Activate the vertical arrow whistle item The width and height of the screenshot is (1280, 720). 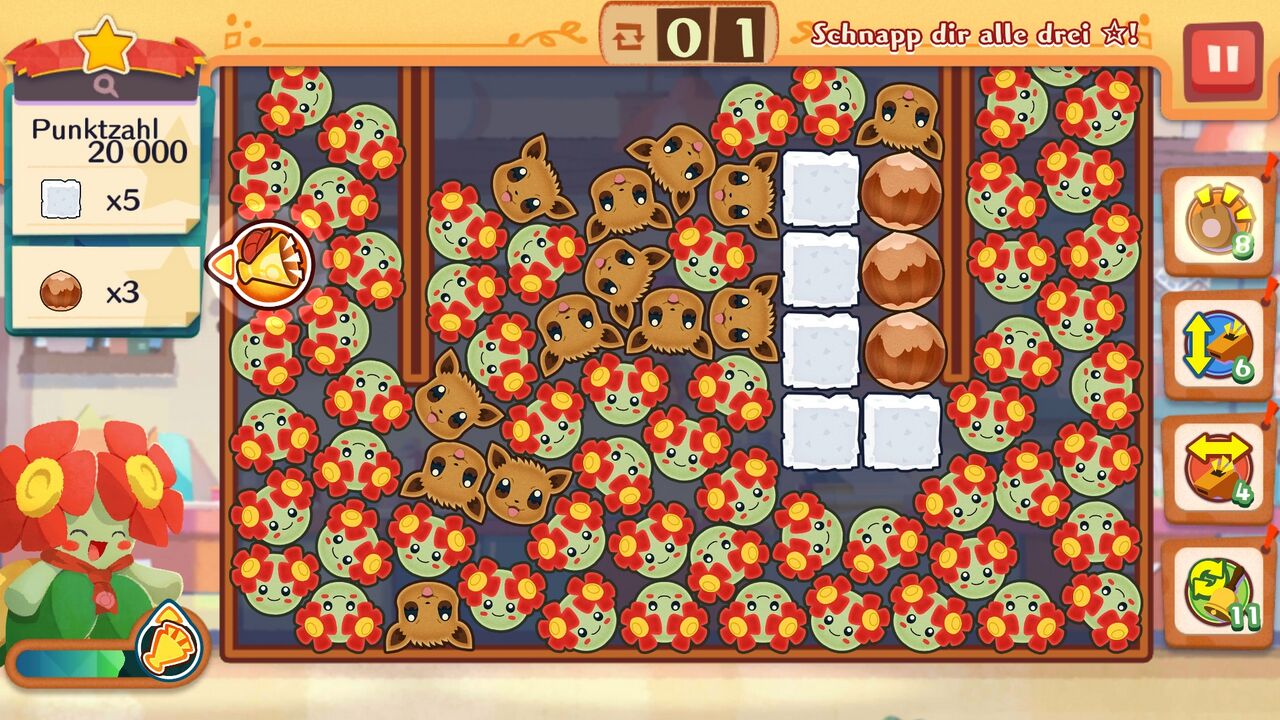coord(1216,346)
